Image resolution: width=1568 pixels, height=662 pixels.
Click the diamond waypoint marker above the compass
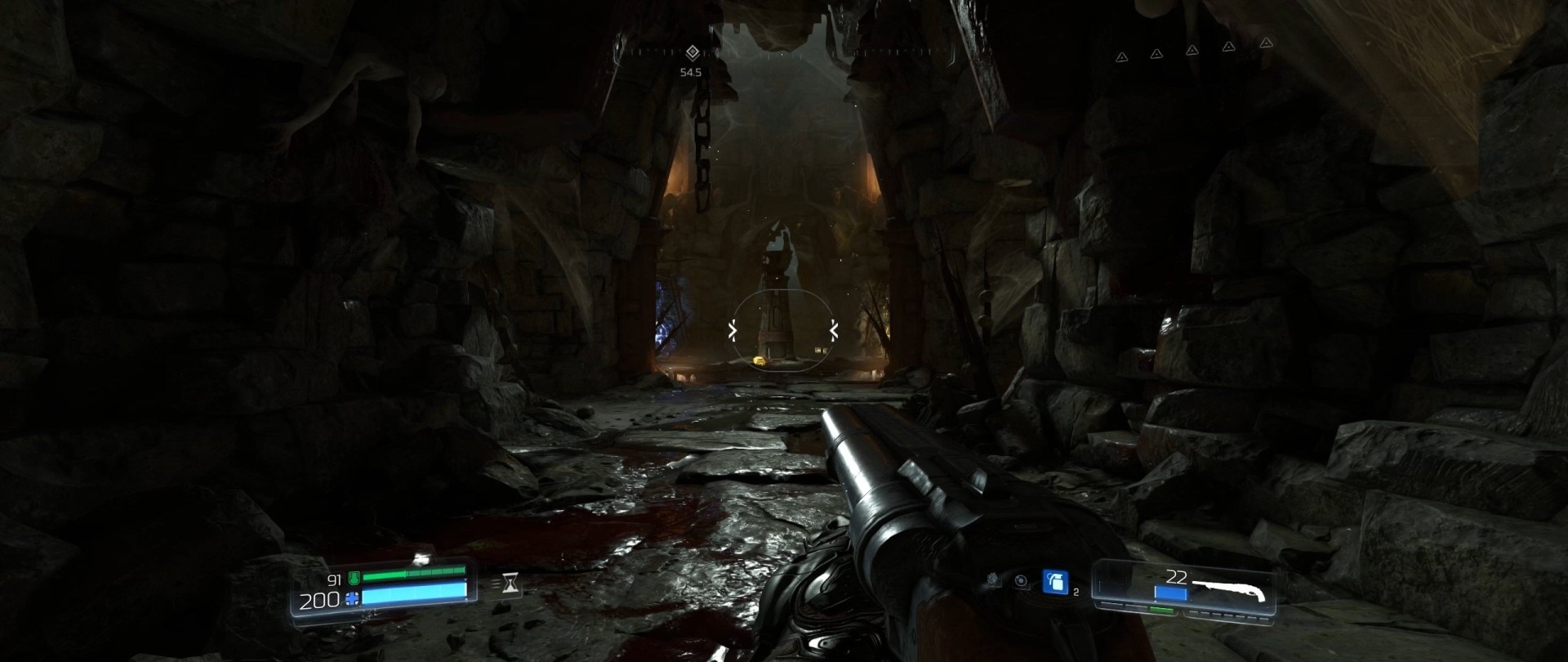[693, 52]
